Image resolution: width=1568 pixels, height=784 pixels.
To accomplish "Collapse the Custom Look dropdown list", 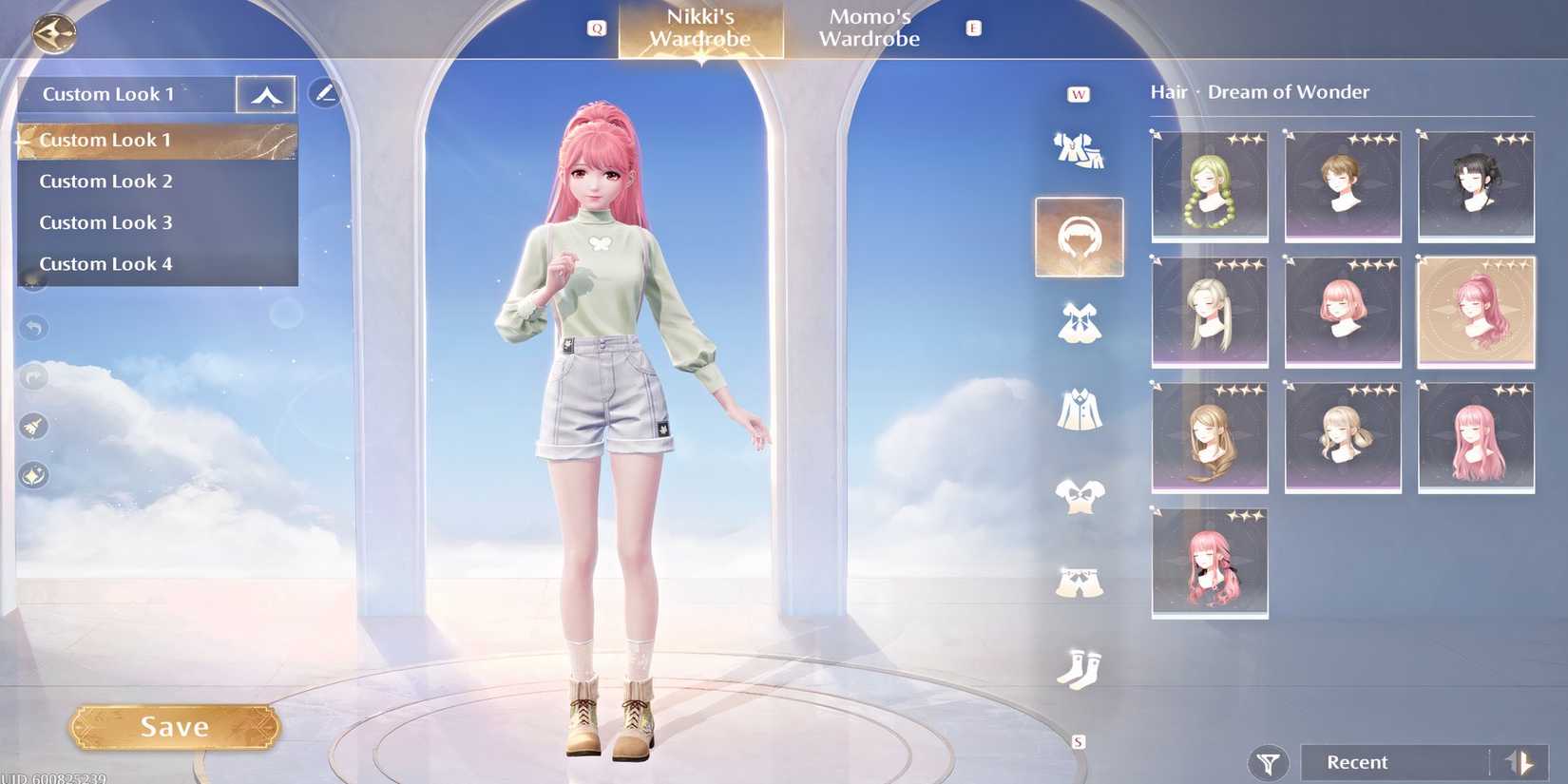I will pos(265,93).
